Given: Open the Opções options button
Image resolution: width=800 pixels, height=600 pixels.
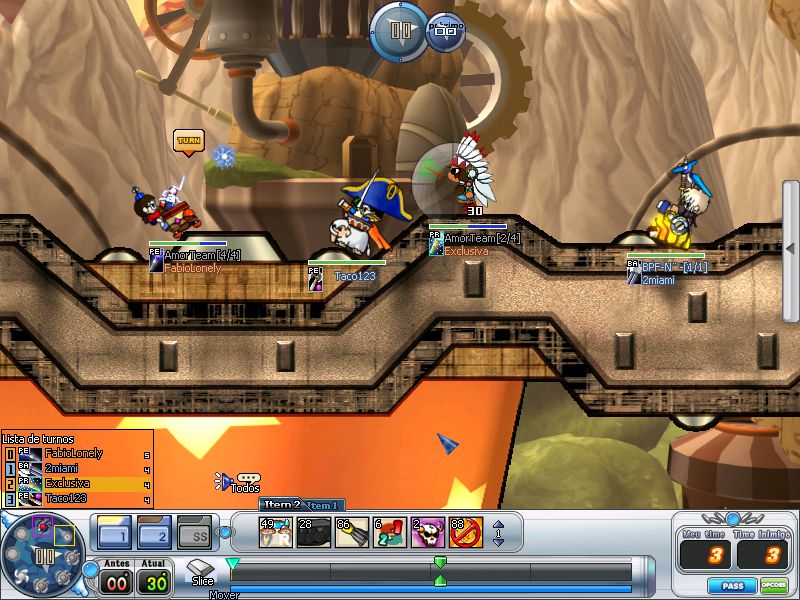Looking at the screenshot, I should [x=773, y=585].
